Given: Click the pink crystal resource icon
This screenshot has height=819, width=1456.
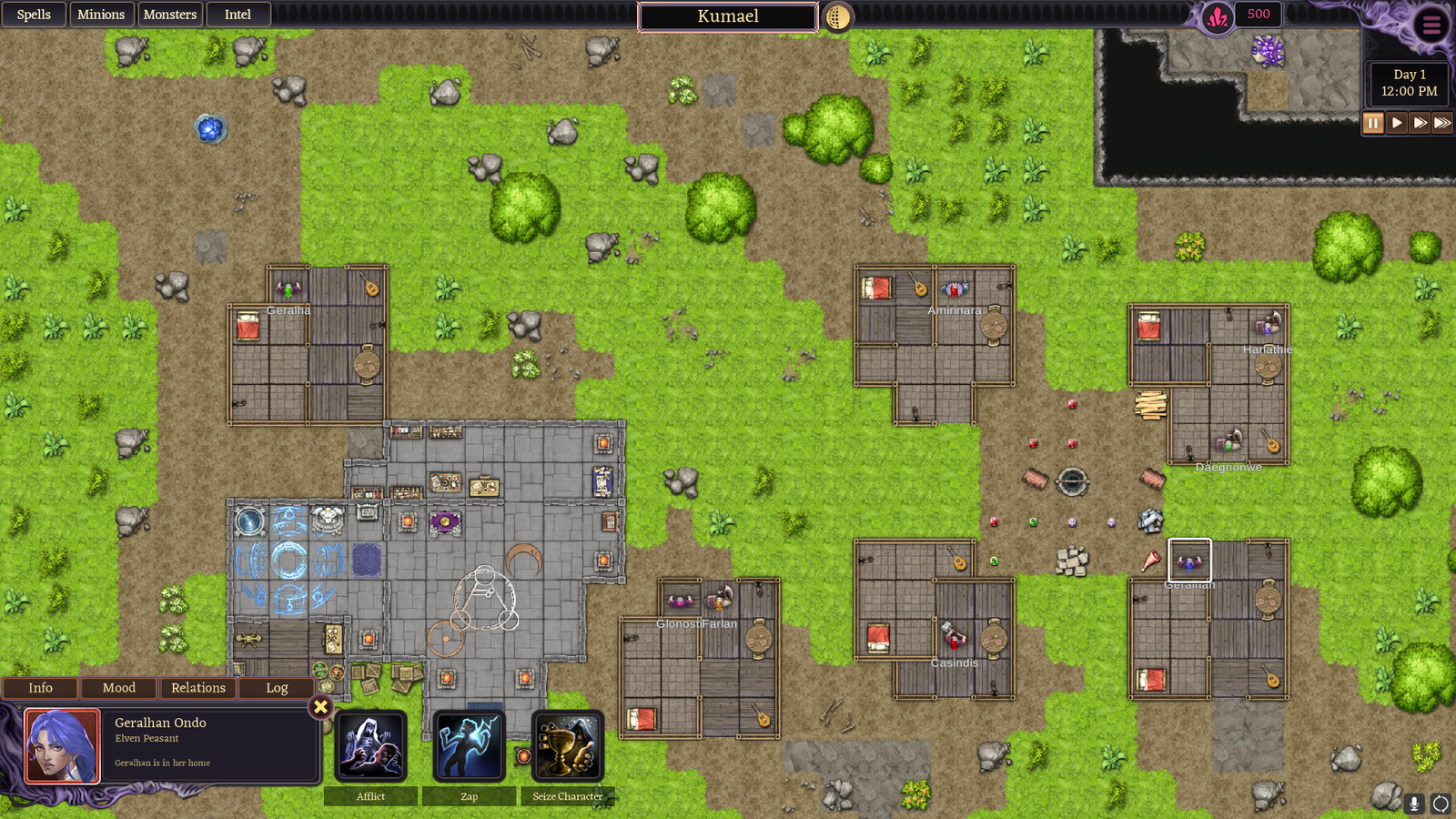Looking at the screenshot, I should click(x=1218, y=16).
